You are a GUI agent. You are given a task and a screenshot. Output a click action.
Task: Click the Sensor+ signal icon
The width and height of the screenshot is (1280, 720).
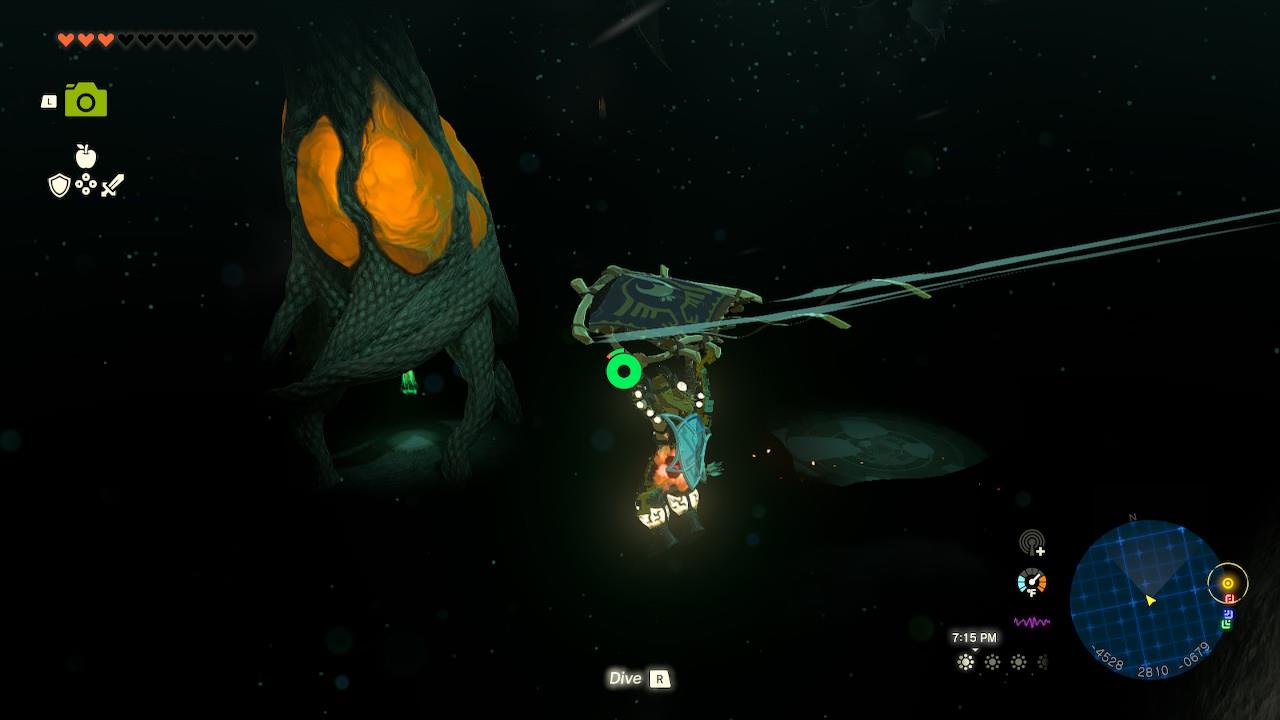[1032, 543]
